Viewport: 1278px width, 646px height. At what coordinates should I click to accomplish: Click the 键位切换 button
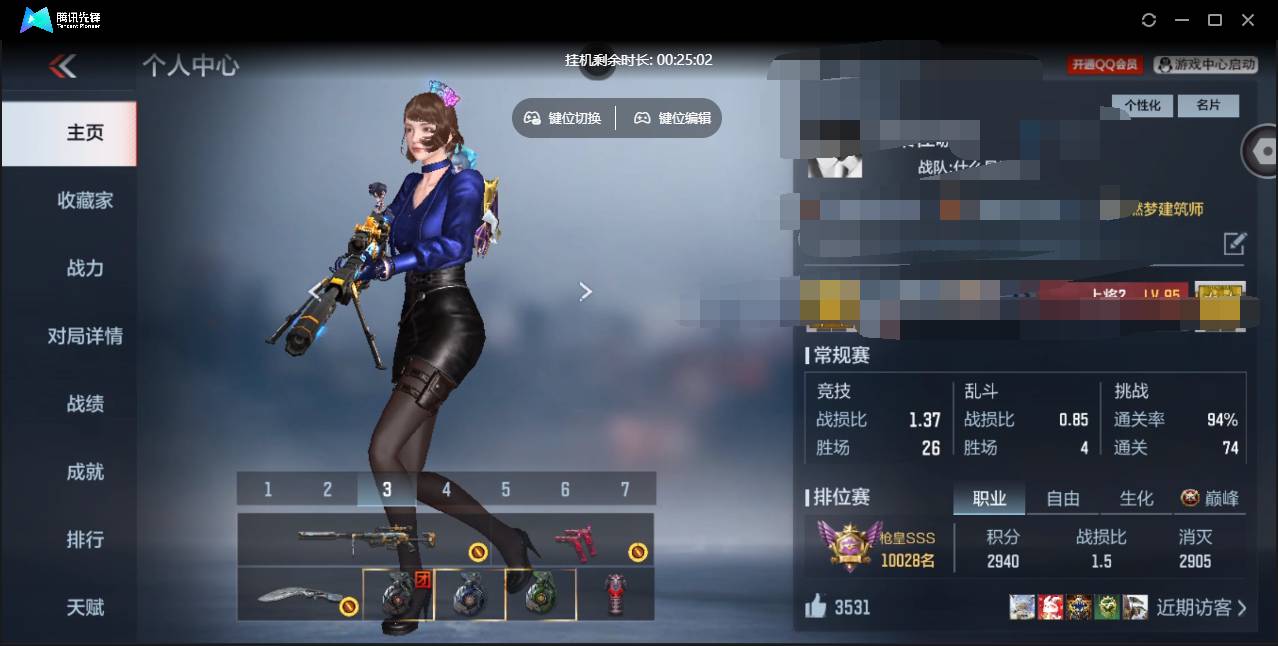click(563, 118)
